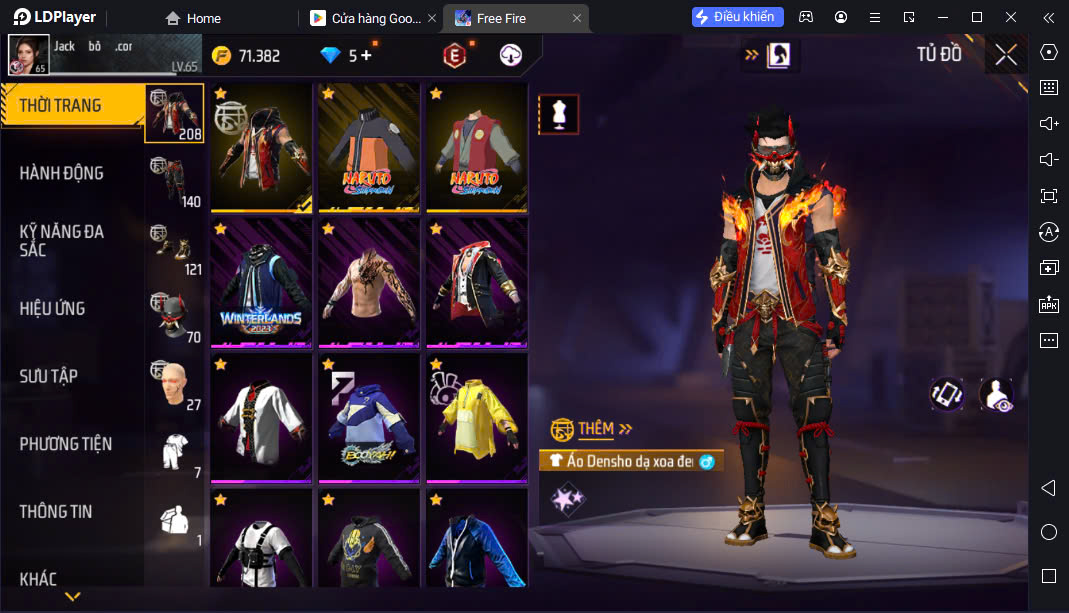
Task: Open the player profile avatar
Action: coord(29,55)
